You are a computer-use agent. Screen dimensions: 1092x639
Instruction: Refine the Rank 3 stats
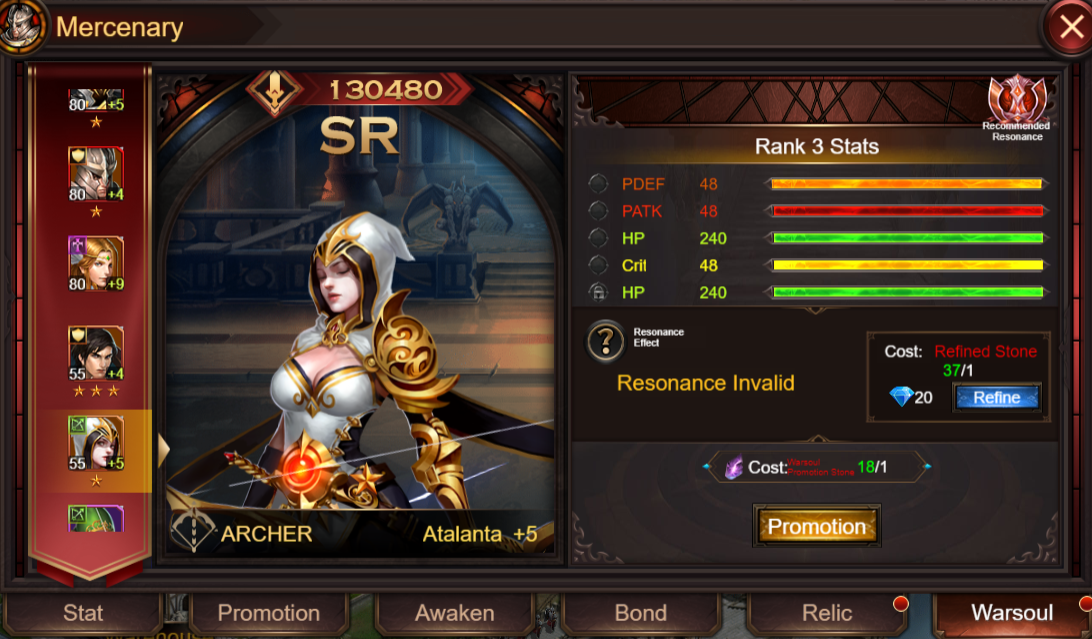996,397
